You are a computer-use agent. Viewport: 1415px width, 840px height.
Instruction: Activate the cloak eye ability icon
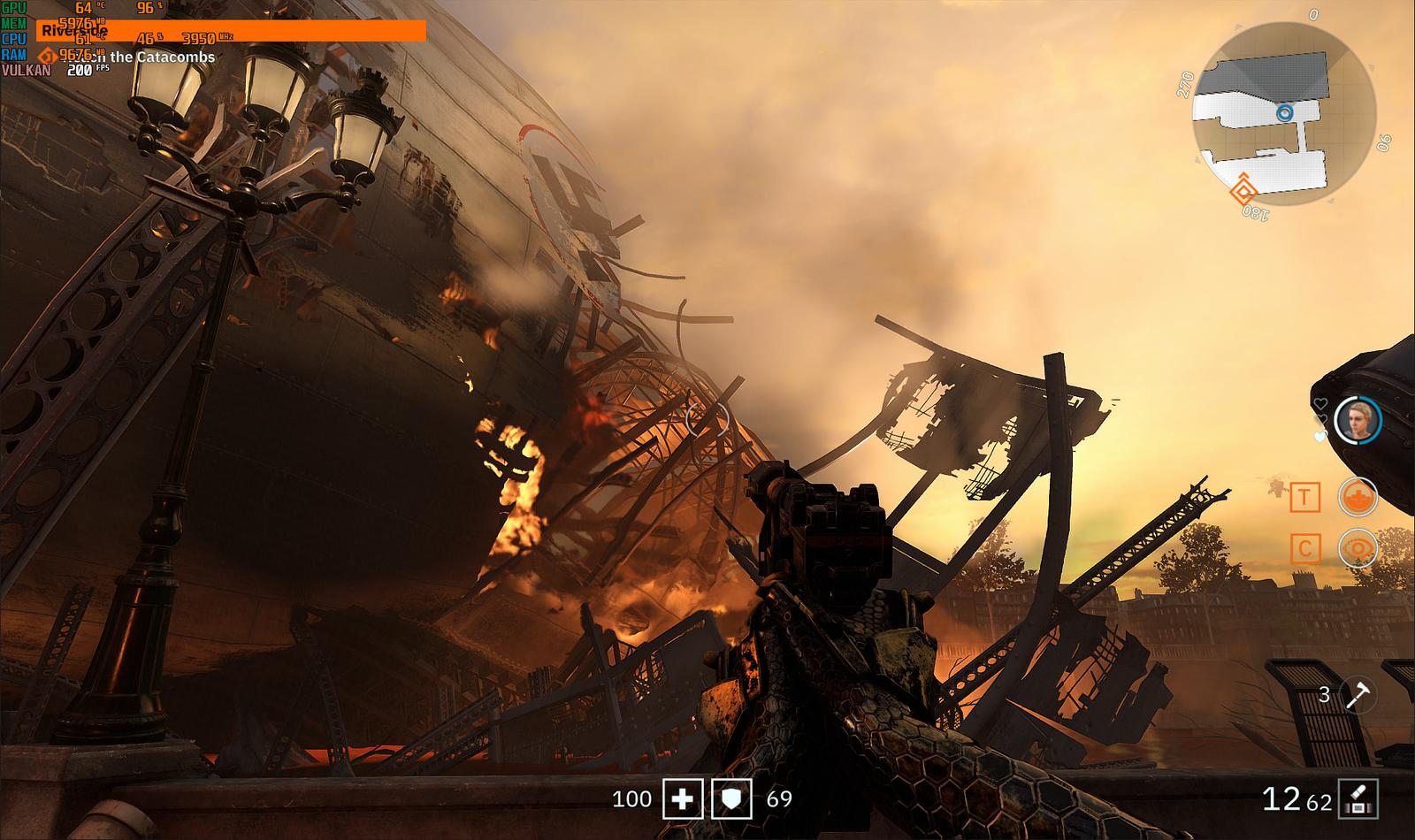(x=1358, y=549)
